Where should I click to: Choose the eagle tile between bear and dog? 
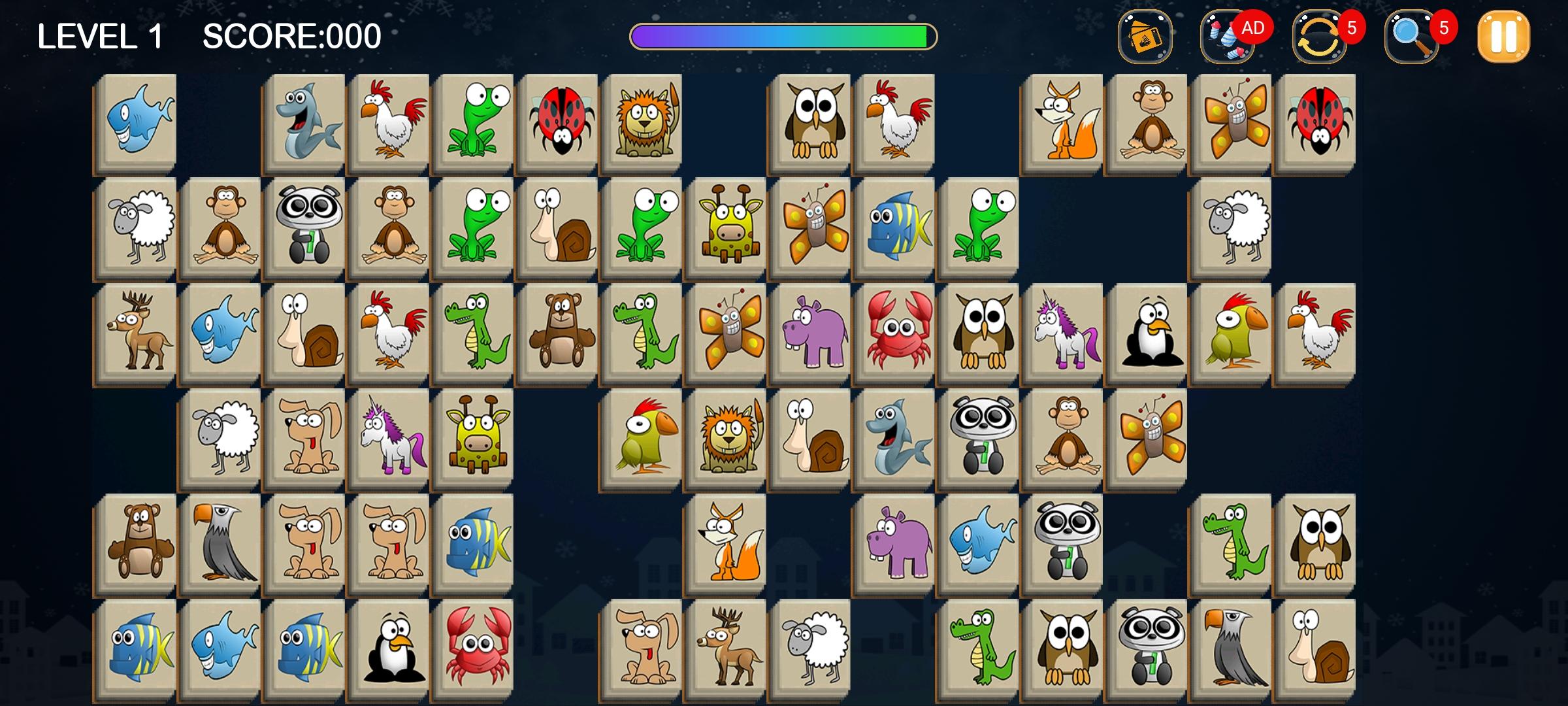[x=222, y=543]
